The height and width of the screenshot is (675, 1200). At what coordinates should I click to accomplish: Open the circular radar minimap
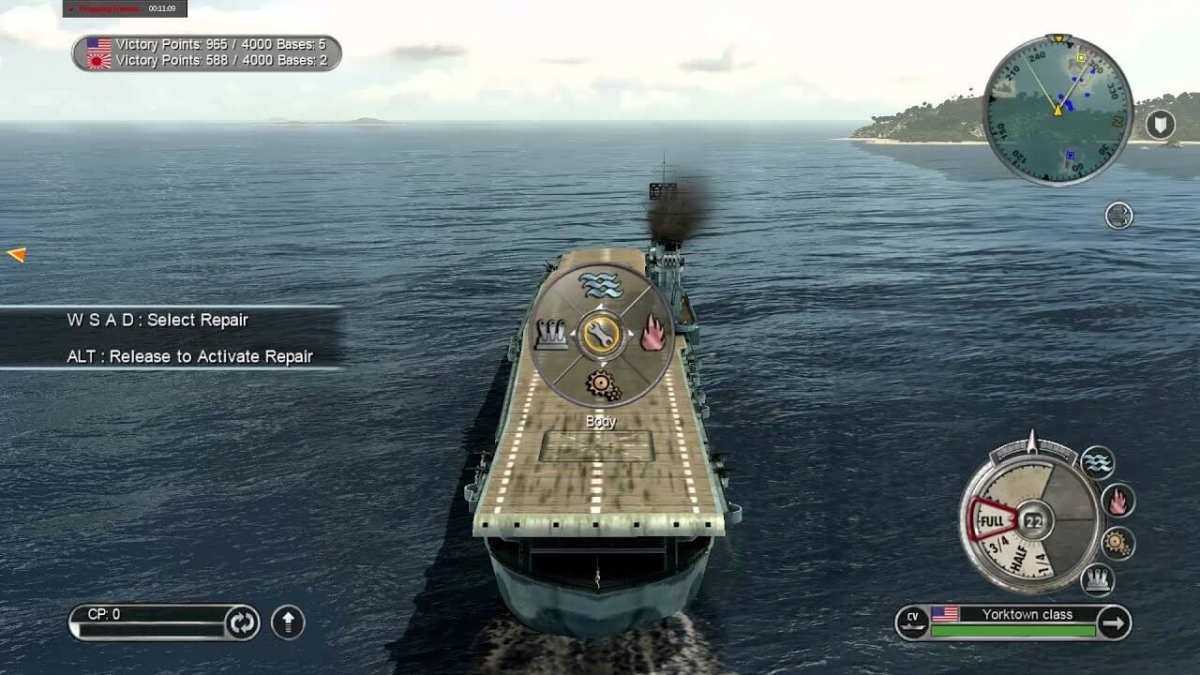(1057, 110)
